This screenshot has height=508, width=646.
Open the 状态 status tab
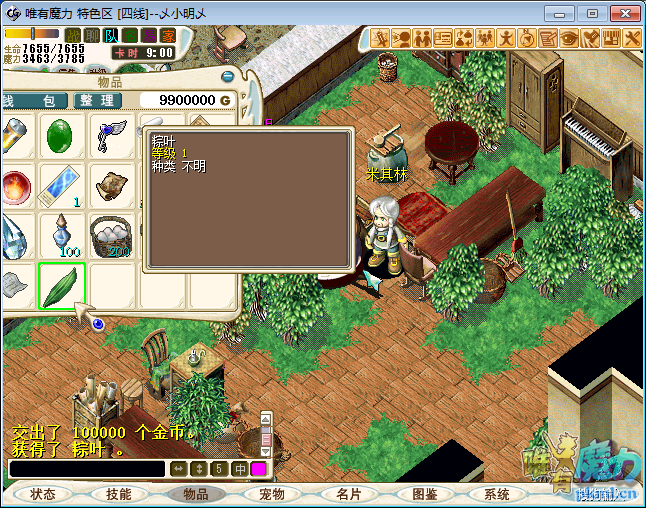(x=43, y=494)
